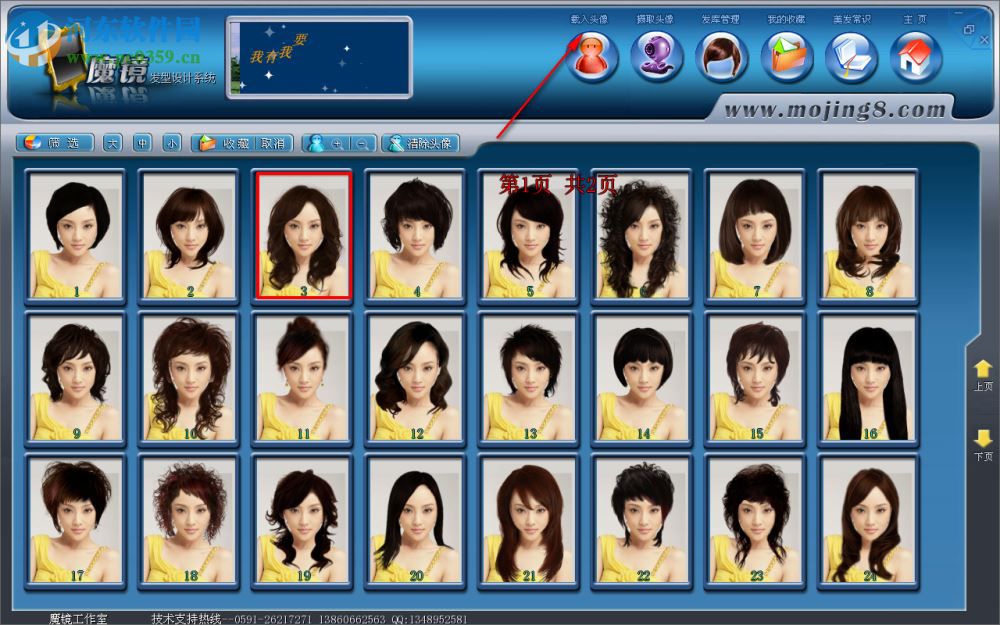Click the webcam 摄取头像 capture icon
This screenshot has width=1000, height=625.
657,56
